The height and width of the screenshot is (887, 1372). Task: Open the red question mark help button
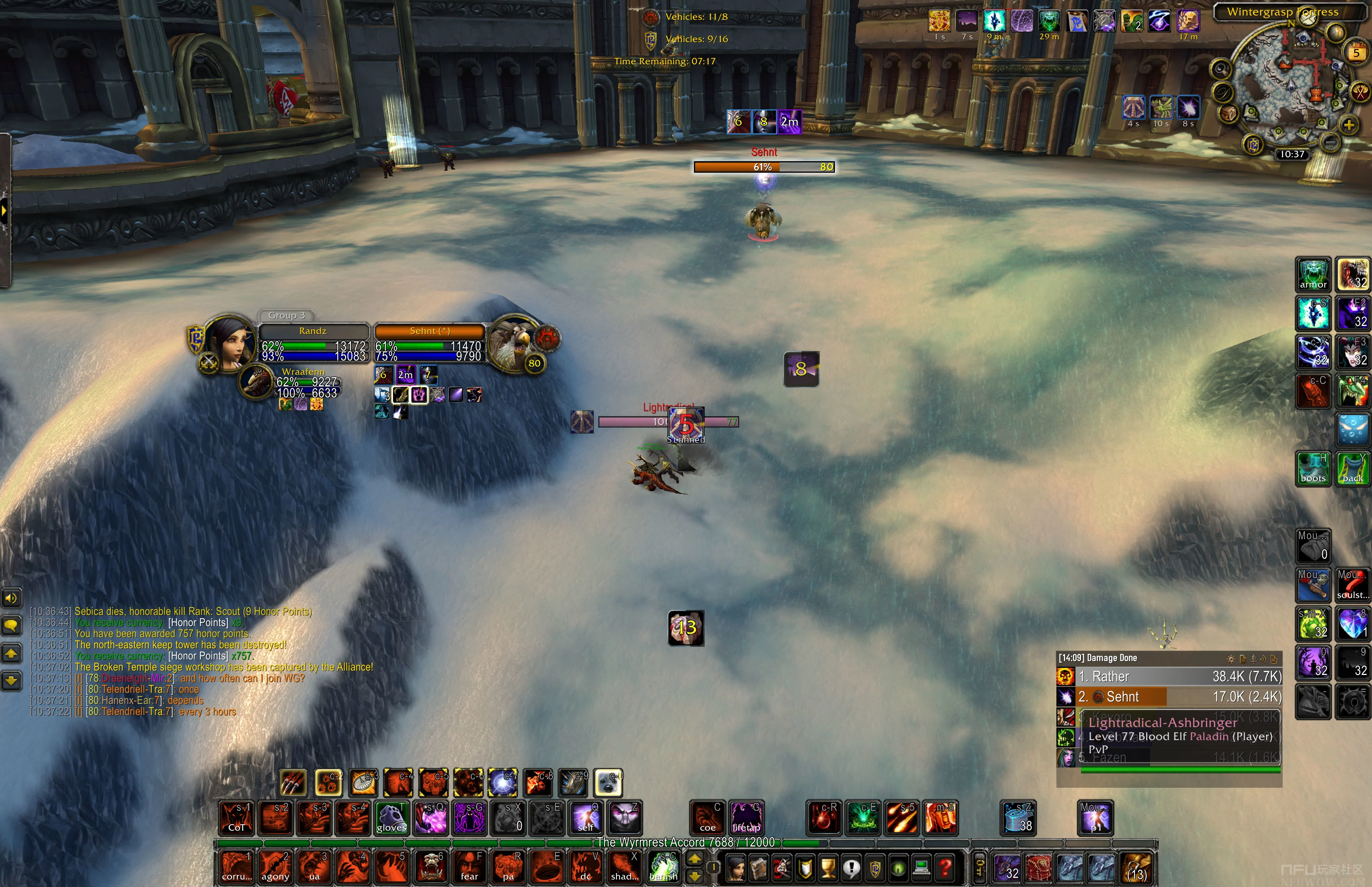[x=945, y=867]
